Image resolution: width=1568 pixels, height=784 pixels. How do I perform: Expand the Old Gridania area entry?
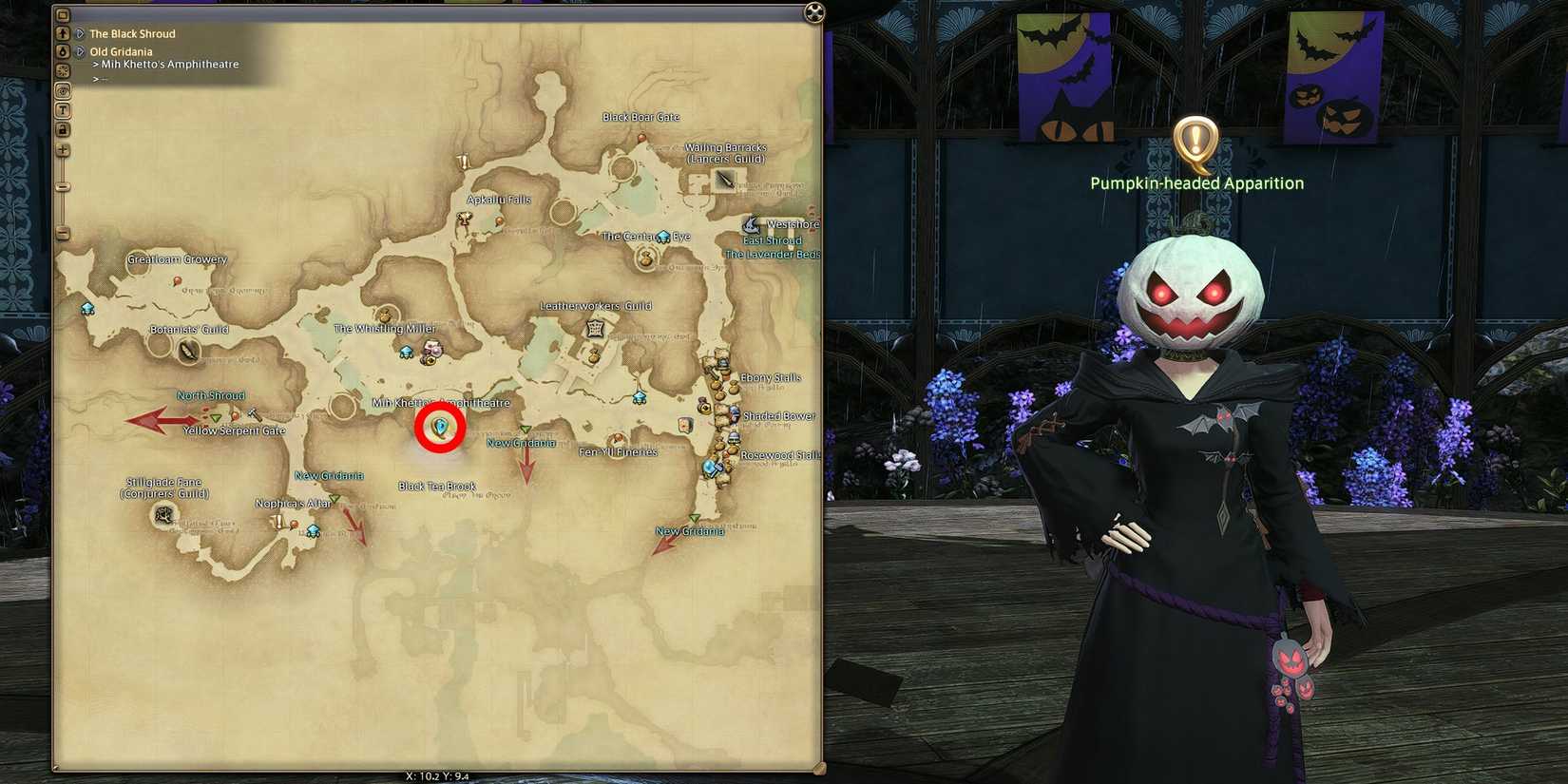[80, 50]
